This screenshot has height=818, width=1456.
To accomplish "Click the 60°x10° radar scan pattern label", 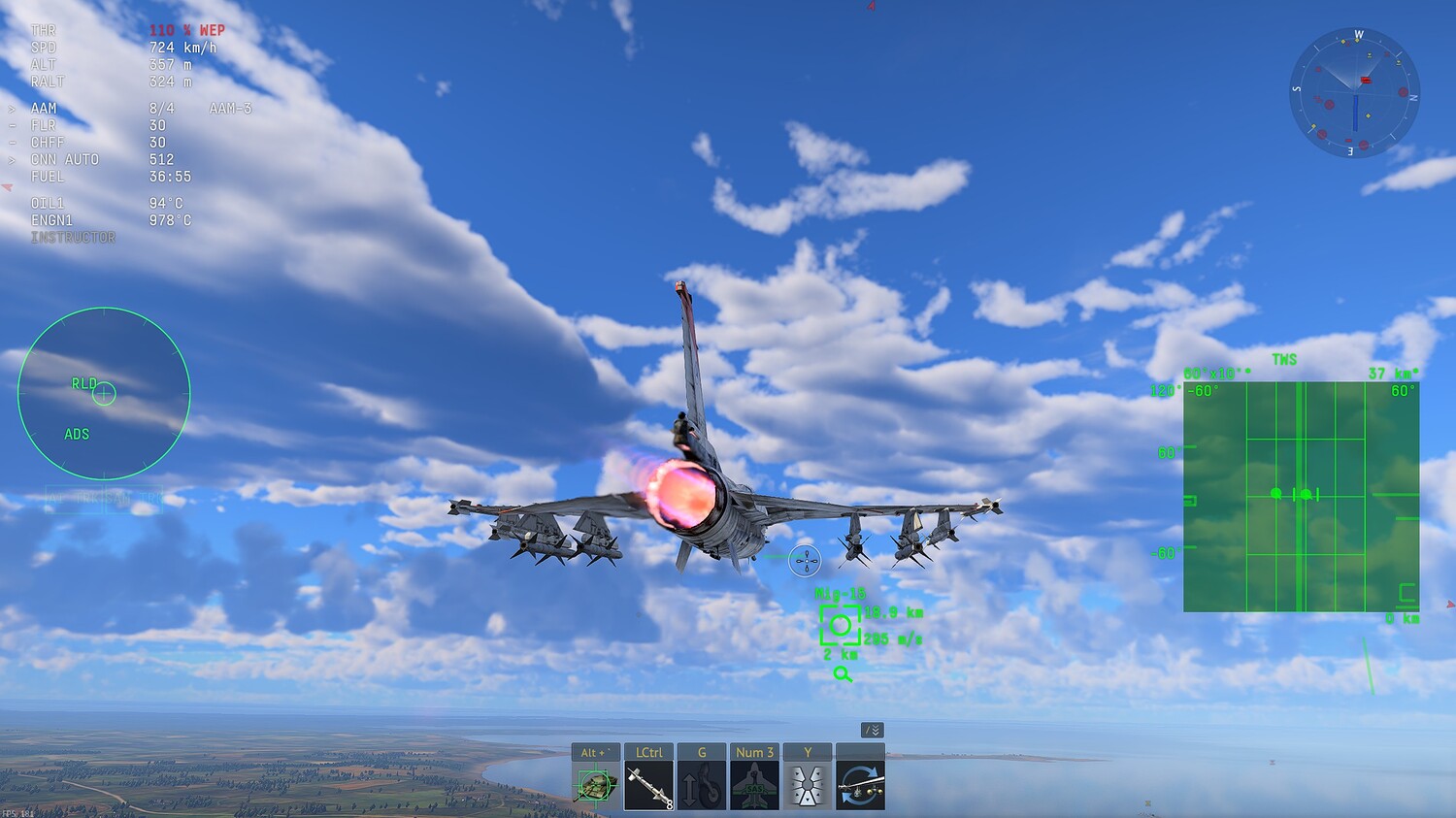I will (1215, 372).
